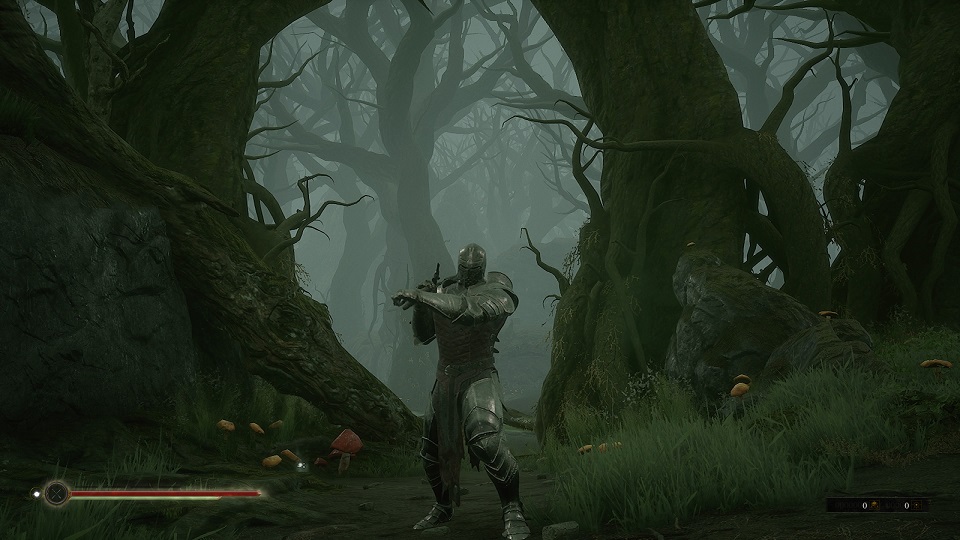Select the small glowing orb left of the emblem
The height and width of the screenshot is (540, 960).
37,492
